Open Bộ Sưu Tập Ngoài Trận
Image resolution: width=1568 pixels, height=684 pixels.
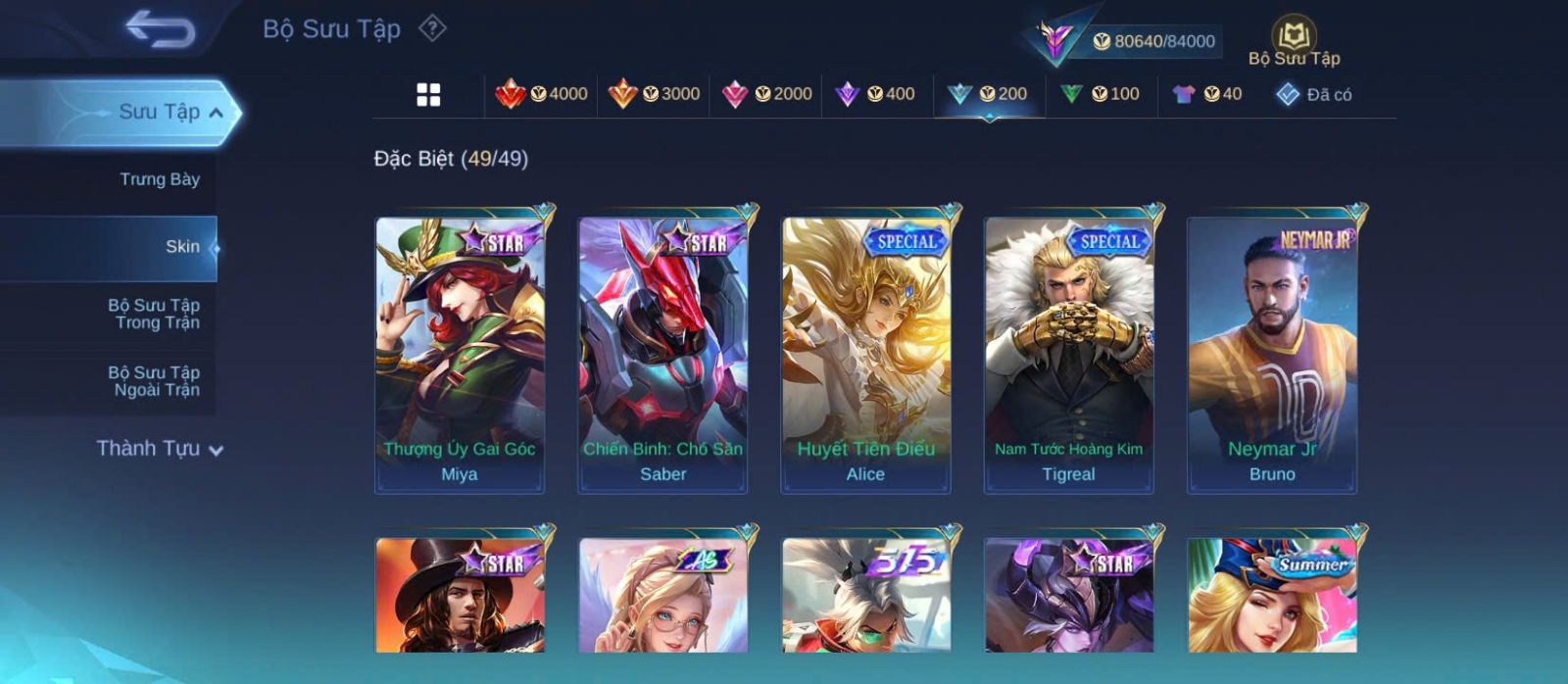coord(154,381)
